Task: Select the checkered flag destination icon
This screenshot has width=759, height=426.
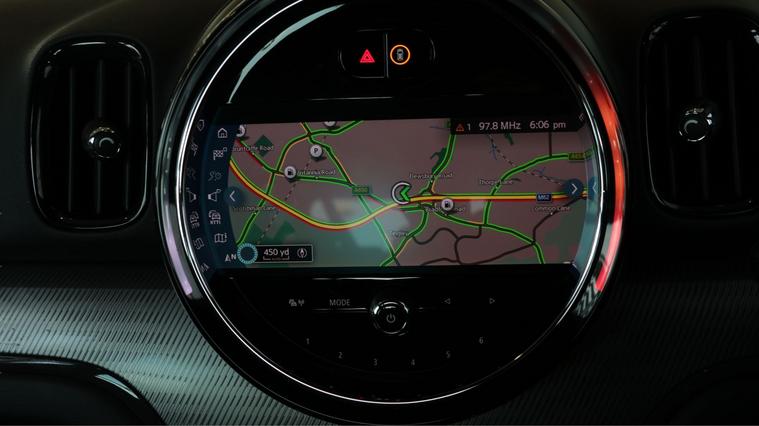Action: [219, 153]
